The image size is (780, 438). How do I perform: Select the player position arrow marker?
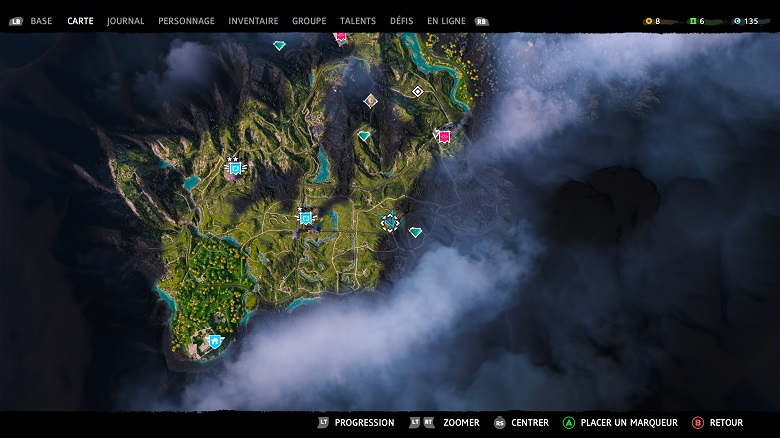tap(389, 223)
